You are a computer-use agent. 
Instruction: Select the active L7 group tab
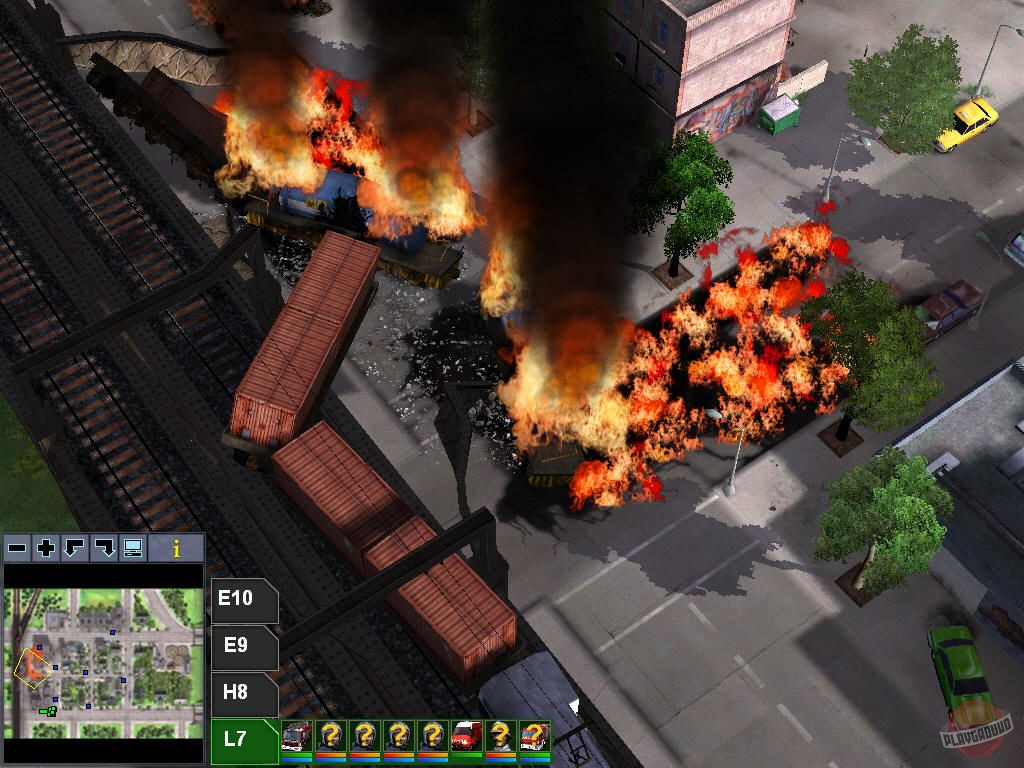pos(238,740)
